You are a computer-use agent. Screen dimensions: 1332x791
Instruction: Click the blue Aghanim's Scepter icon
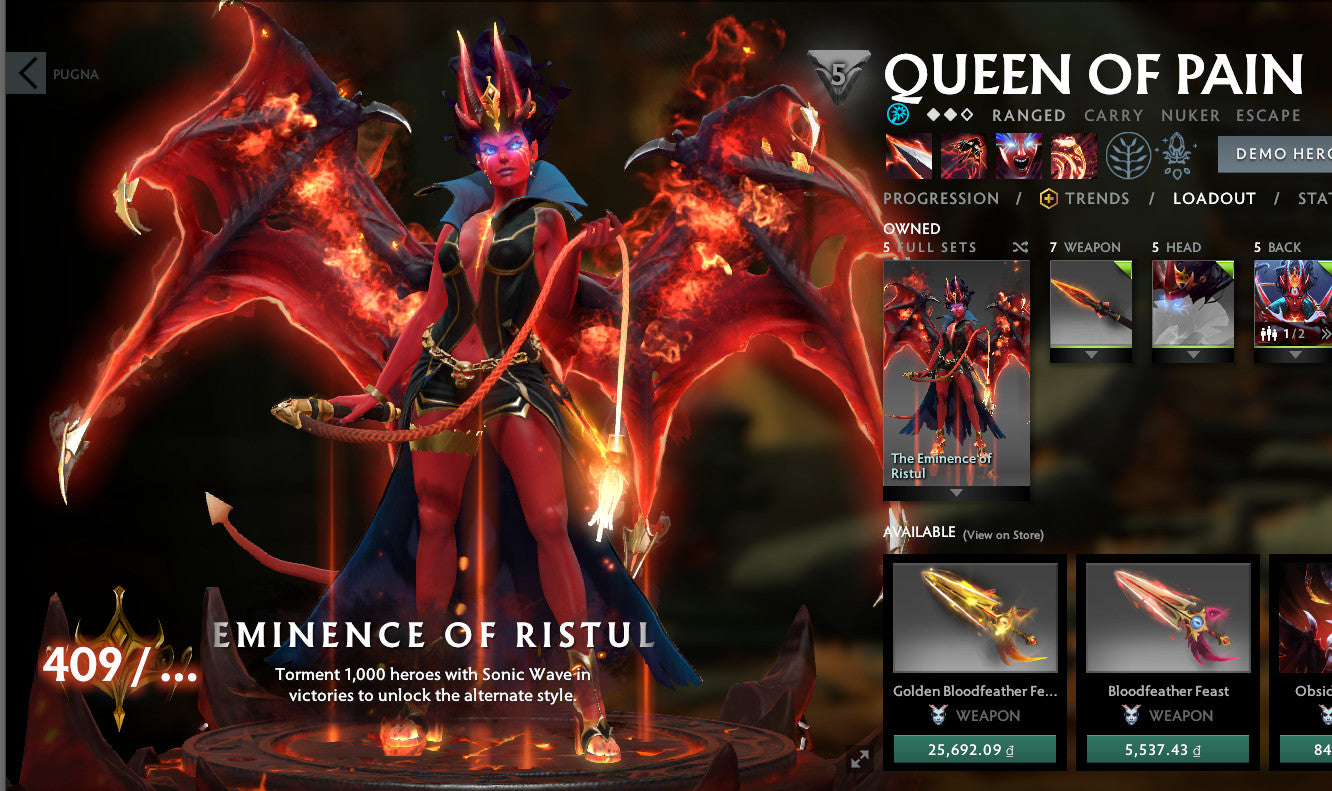click(897, 114)
